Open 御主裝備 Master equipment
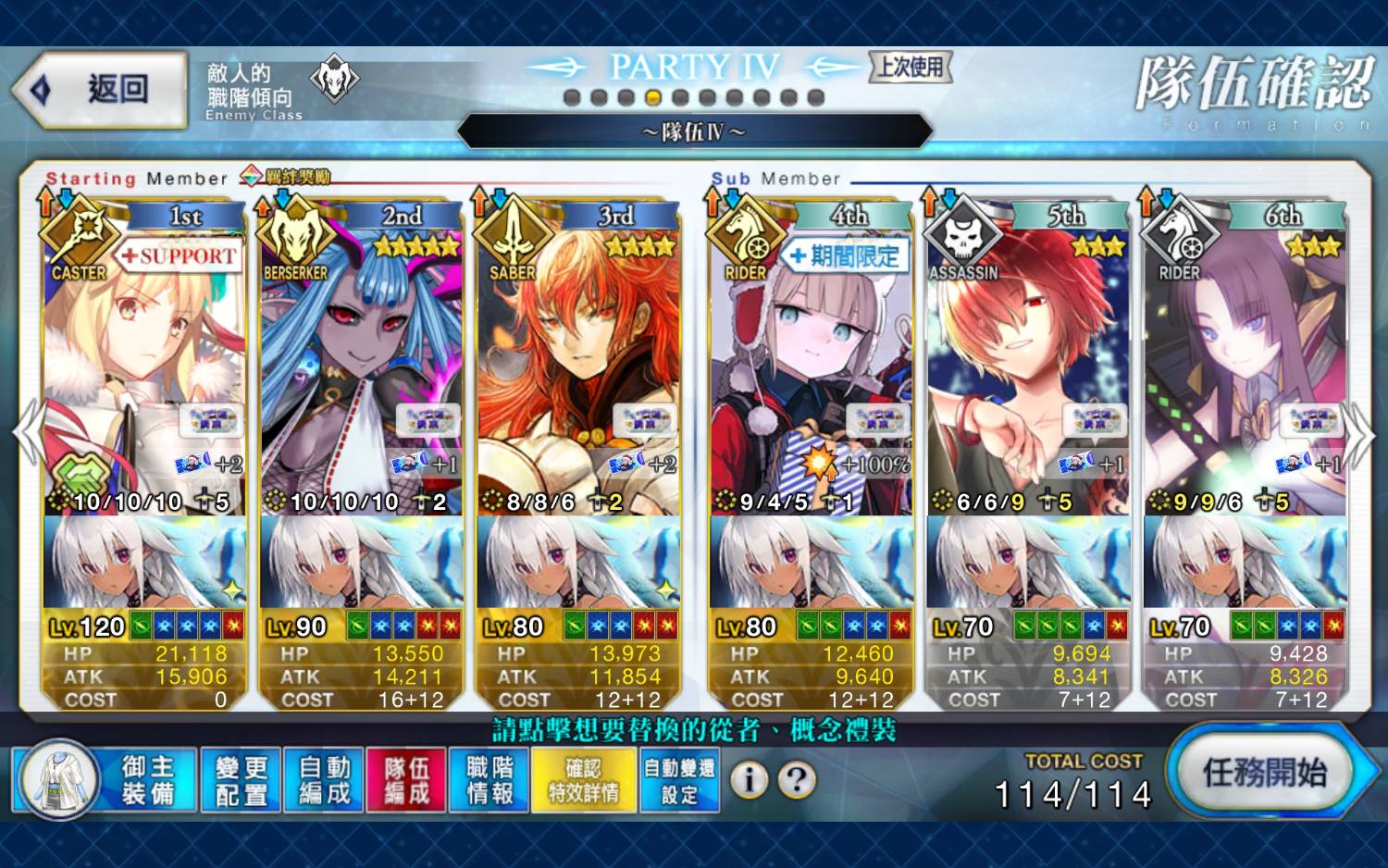 click(x=105, y=780)
